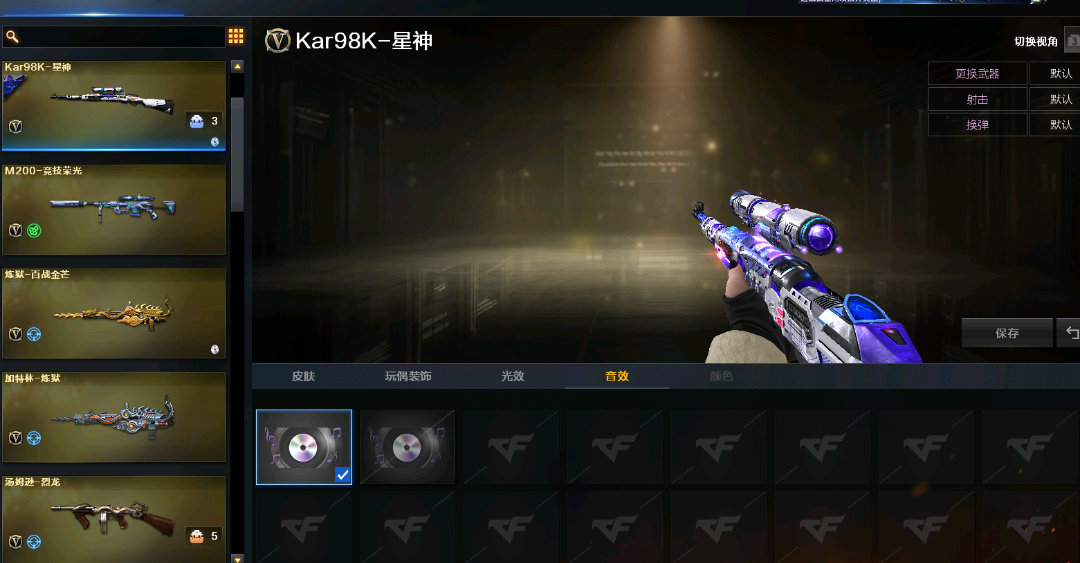Switch to the 皮肤 tab
The width and height of the screenshot is (1080, 563).
point(303,376)
